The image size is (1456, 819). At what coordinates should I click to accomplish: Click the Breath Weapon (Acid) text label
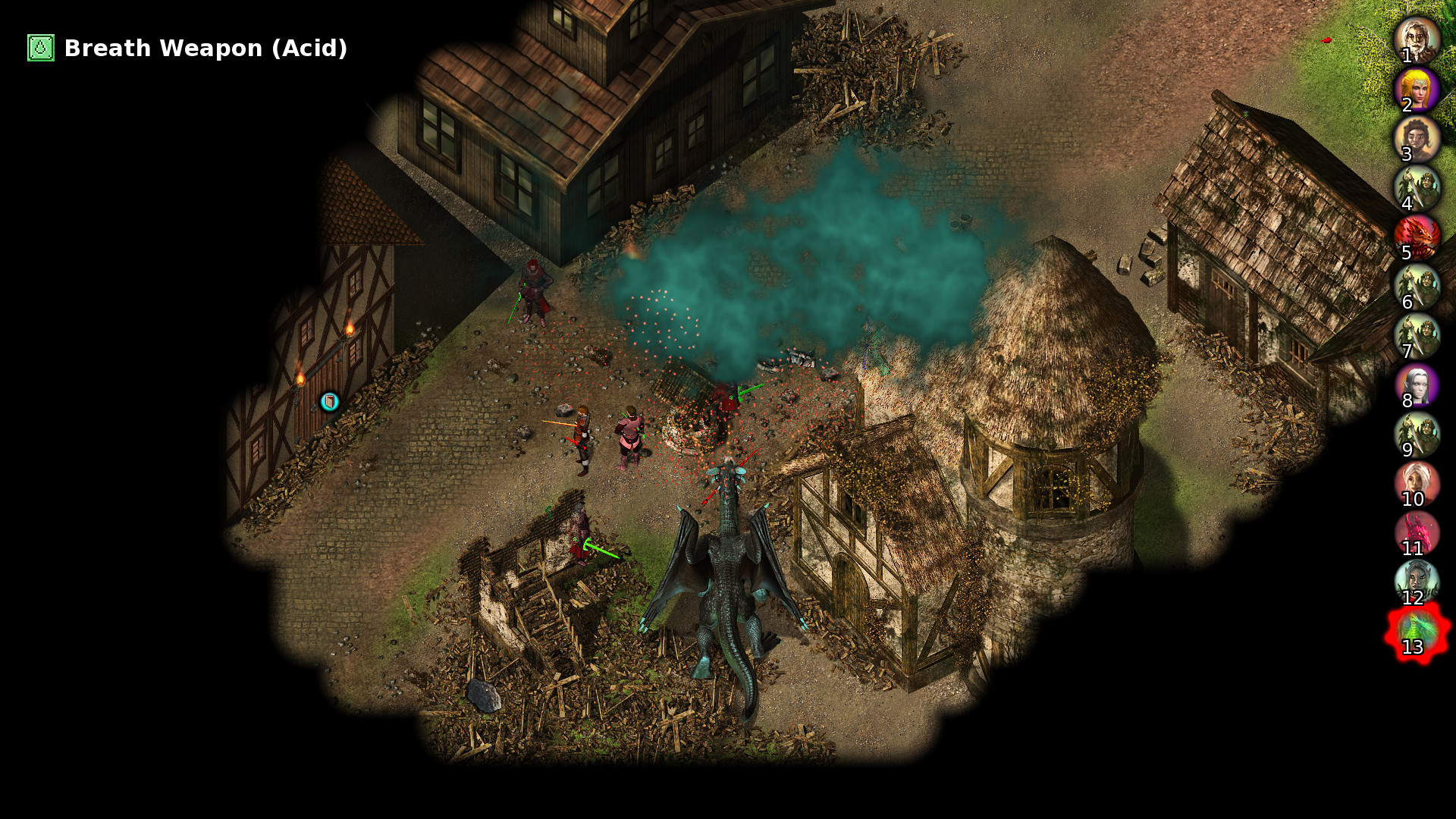point(205,49)
